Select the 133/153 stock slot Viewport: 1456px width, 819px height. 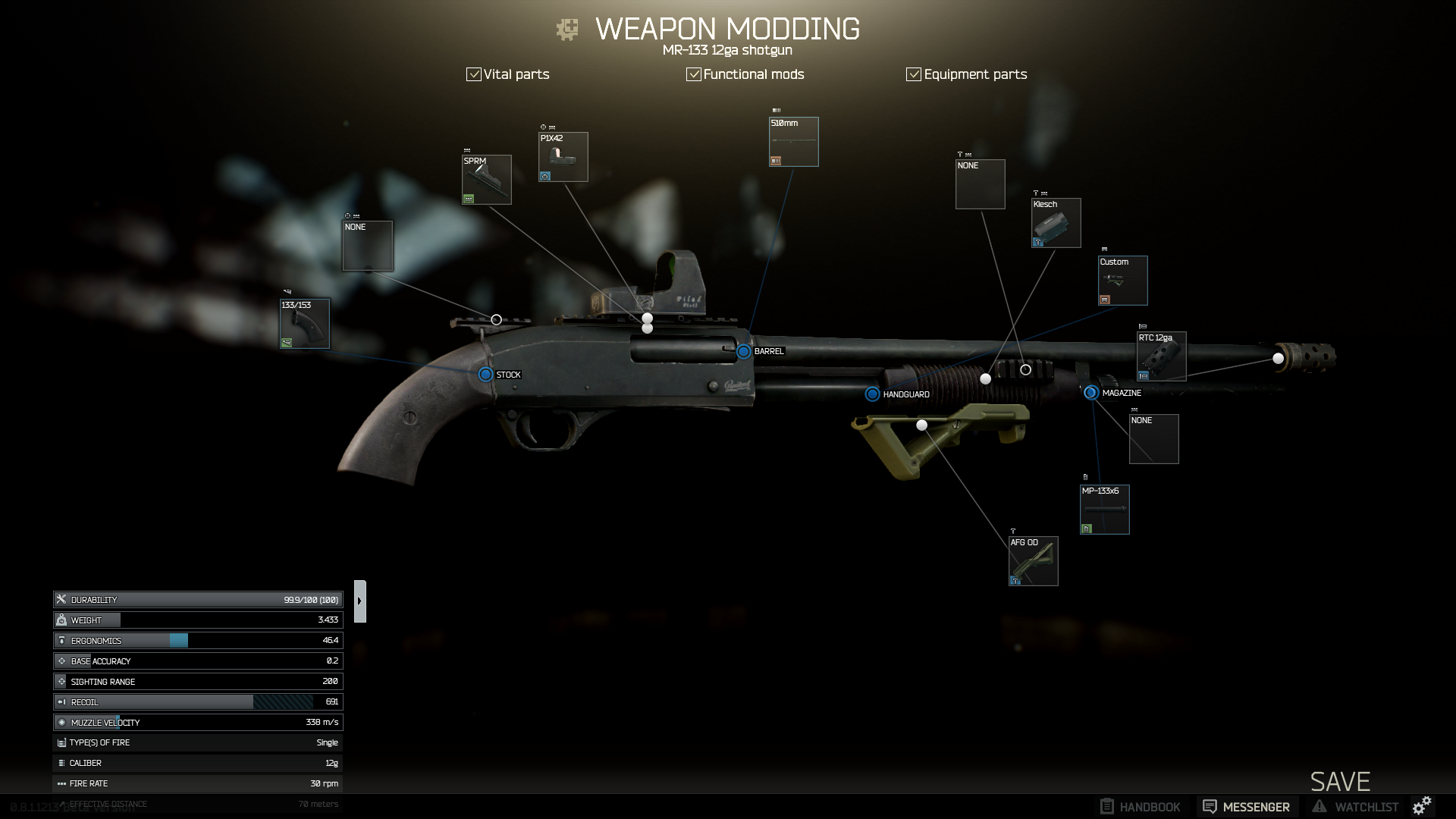(x=305, y=324)
